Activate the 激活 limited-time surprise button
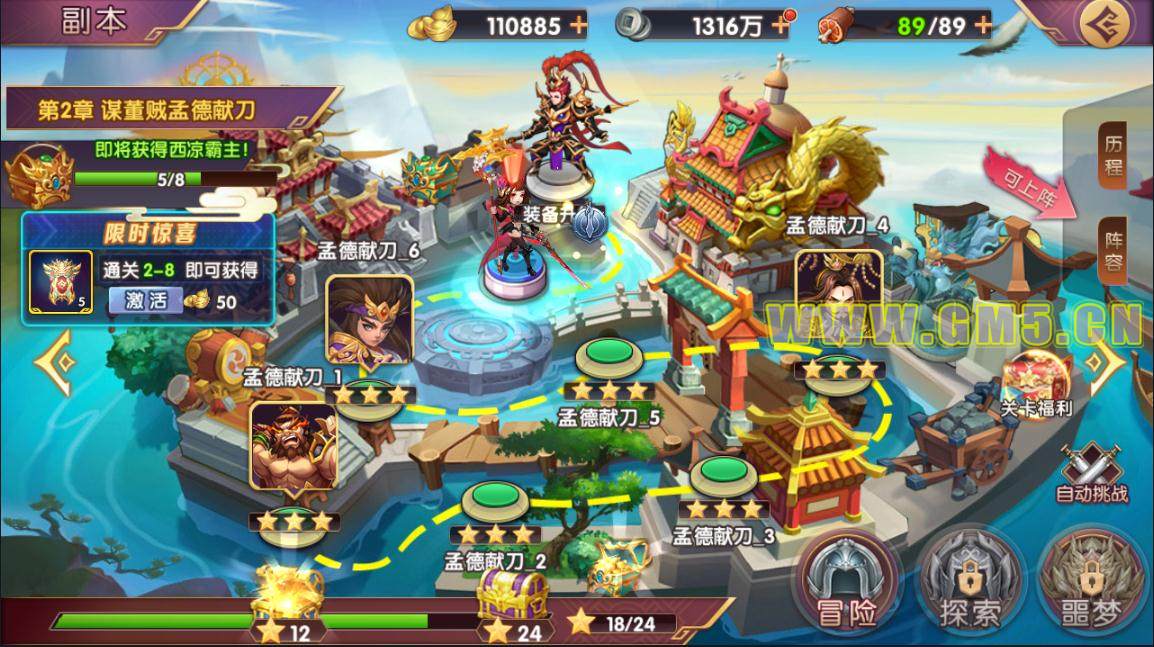This screenshot has height=647, width=1154. (x=145, y=299)
